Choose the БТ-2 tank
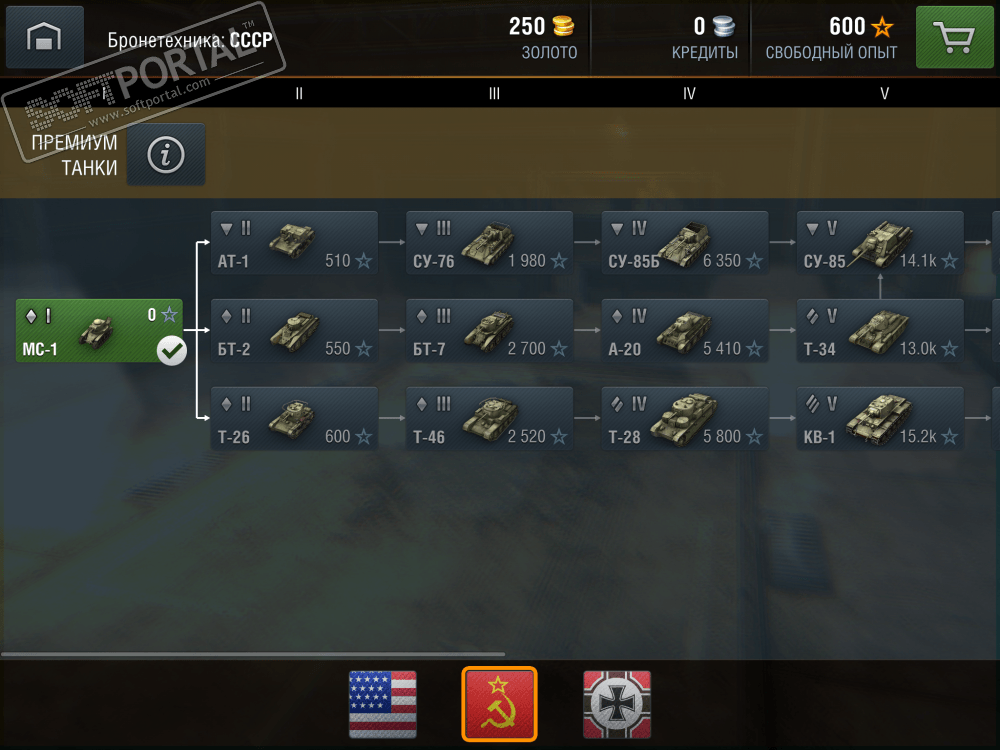 tap(294, 331)
